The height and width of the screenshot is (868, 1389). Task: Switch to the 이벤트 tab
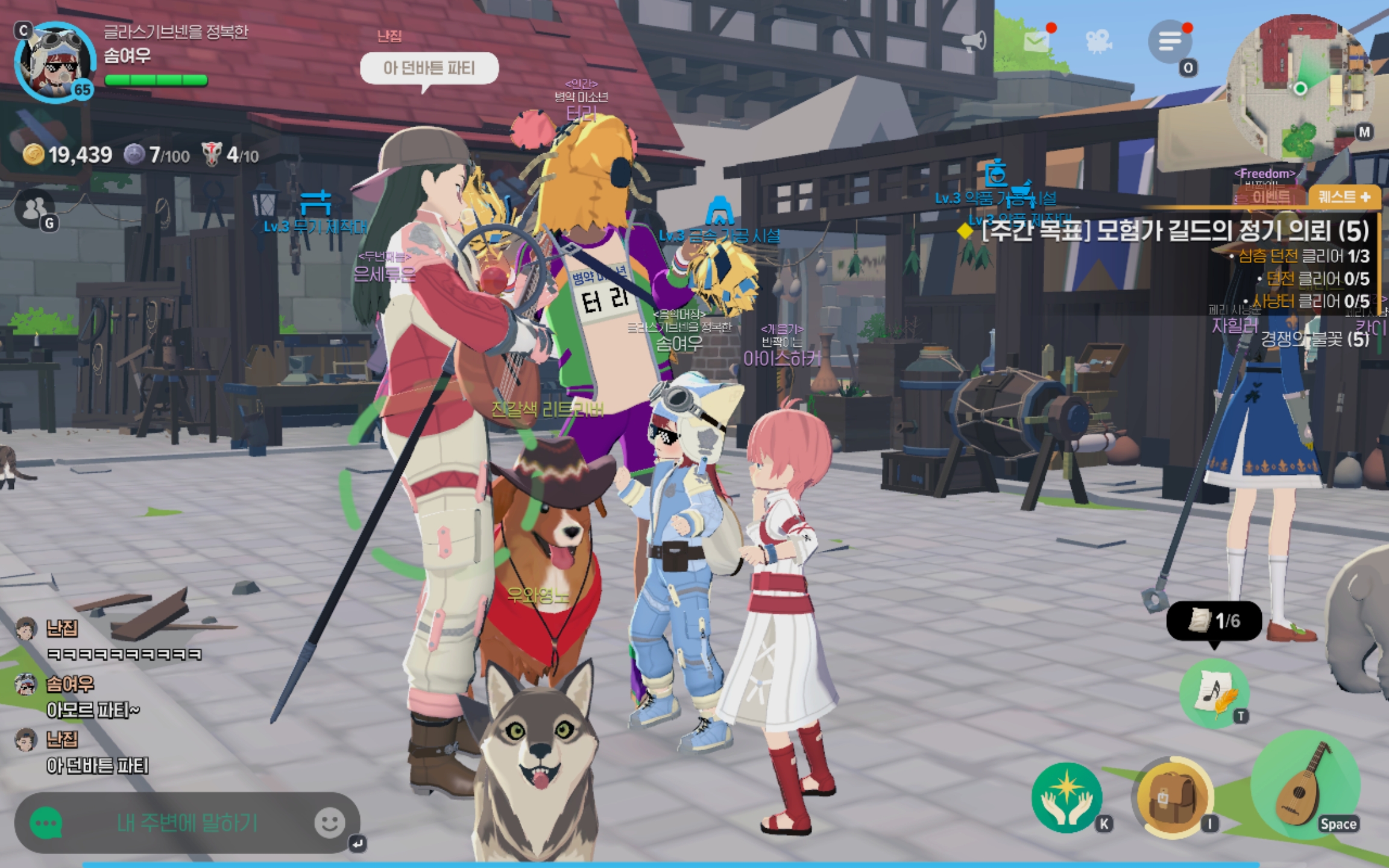(1271, 197)
